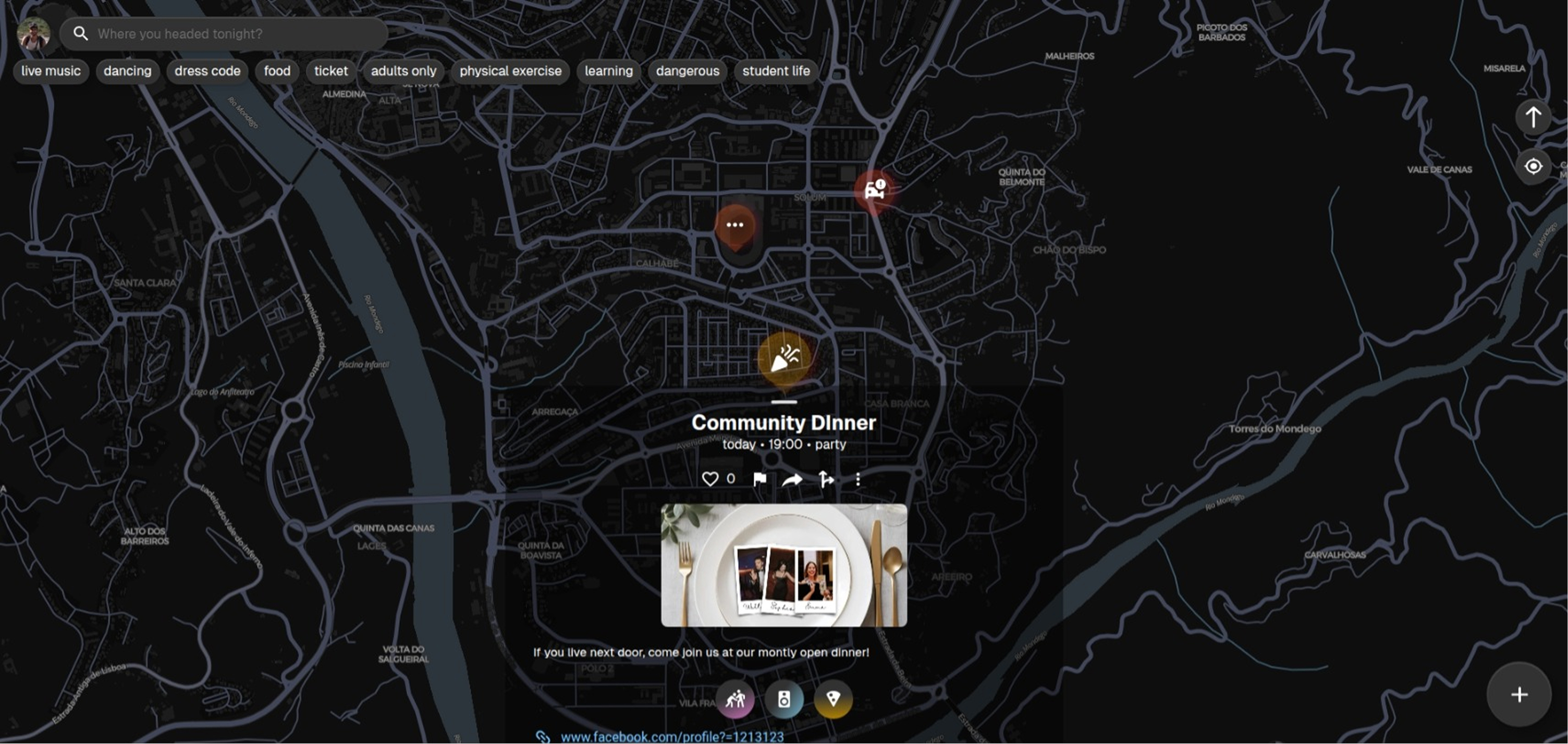This screenshot has height=744, width=1568.
Task: Open the Community Dinner photo thumbnail
Action: 783,565
